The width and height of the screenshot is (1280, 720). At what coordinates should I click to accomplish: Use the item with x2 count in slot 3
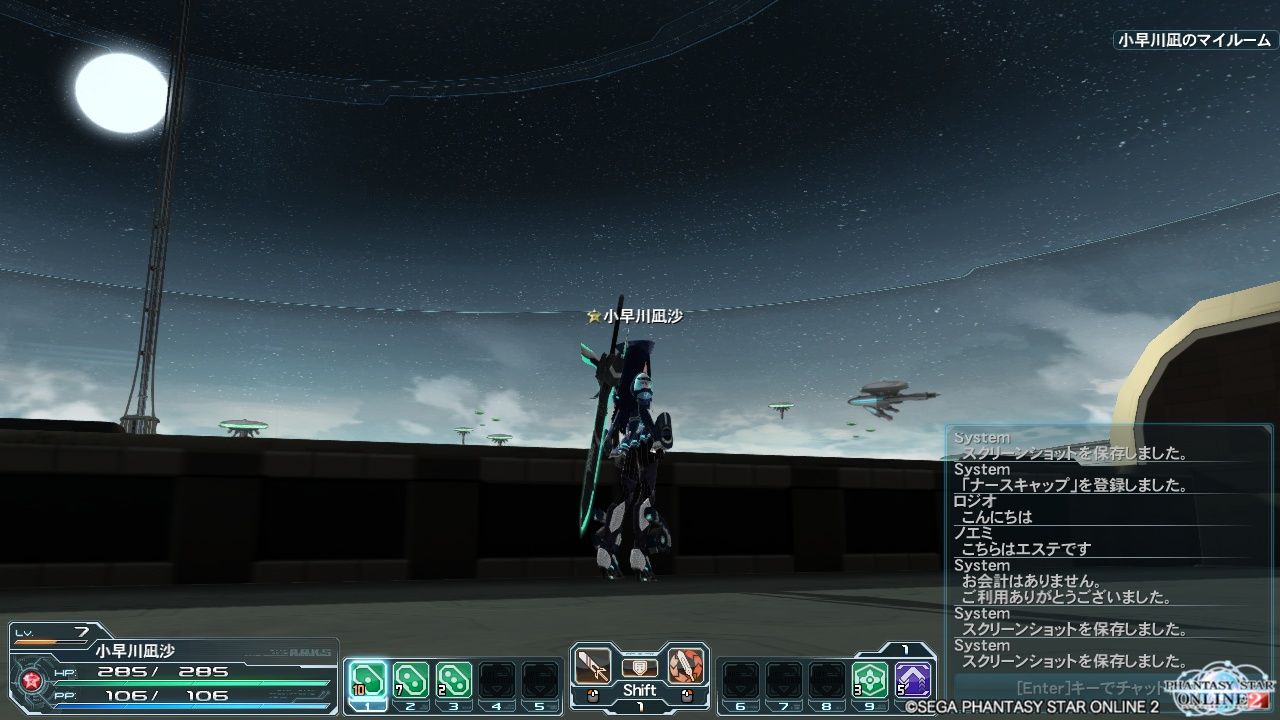pyautogui.click(x=454, y=679)
